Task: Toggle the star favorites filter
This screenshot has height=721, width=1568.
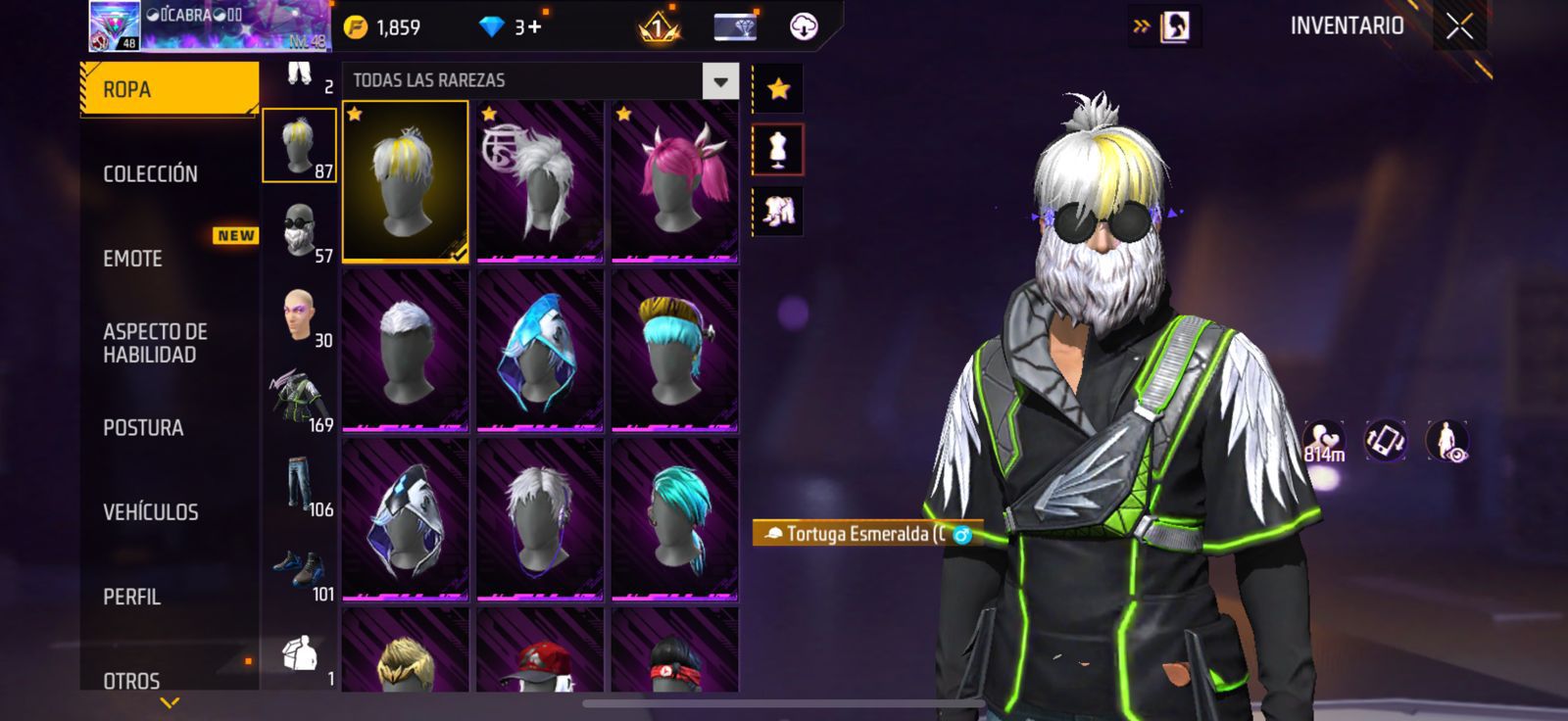Action: 778,89
